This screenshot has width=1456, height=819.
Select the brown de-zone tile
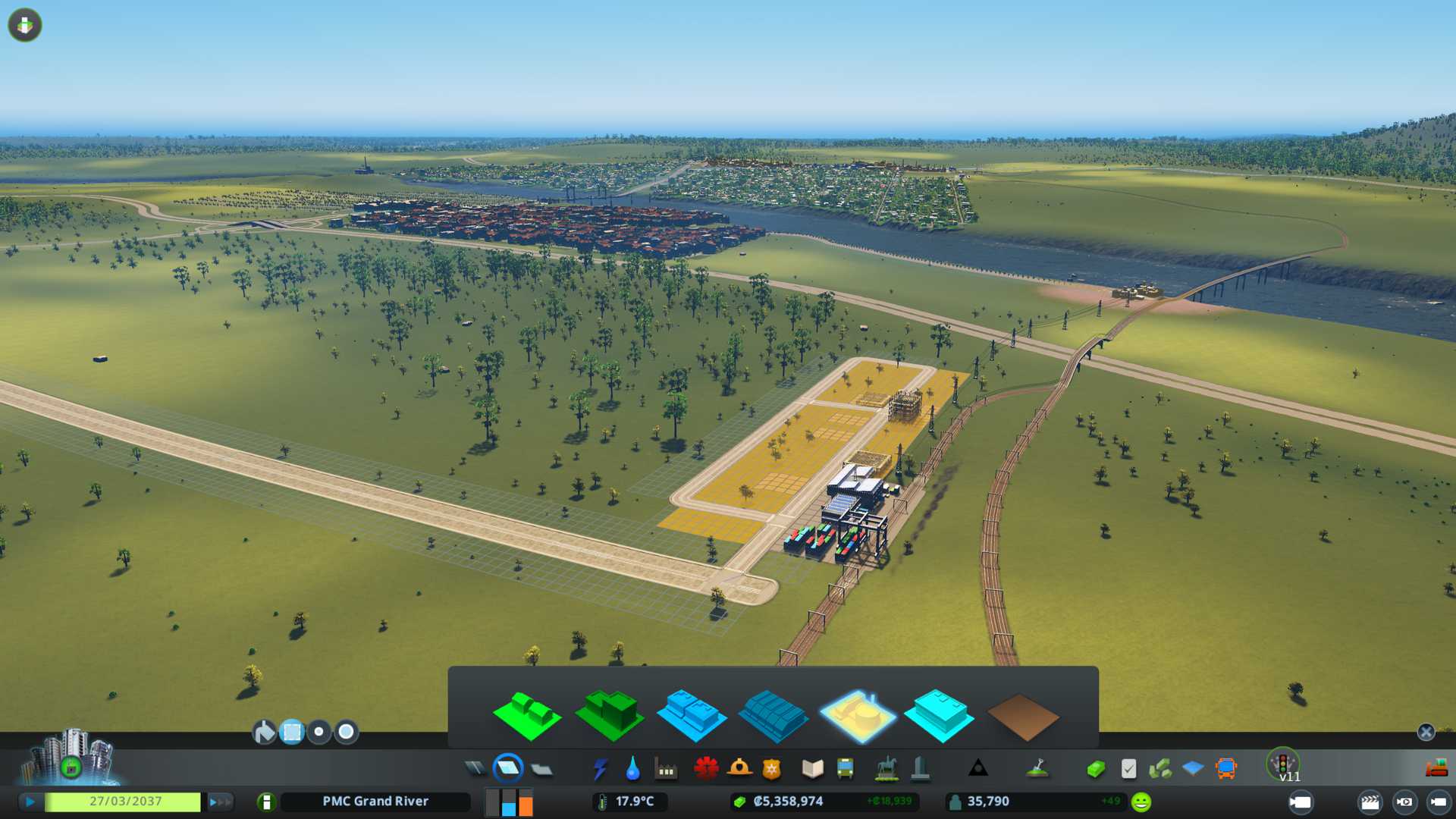1022,717
